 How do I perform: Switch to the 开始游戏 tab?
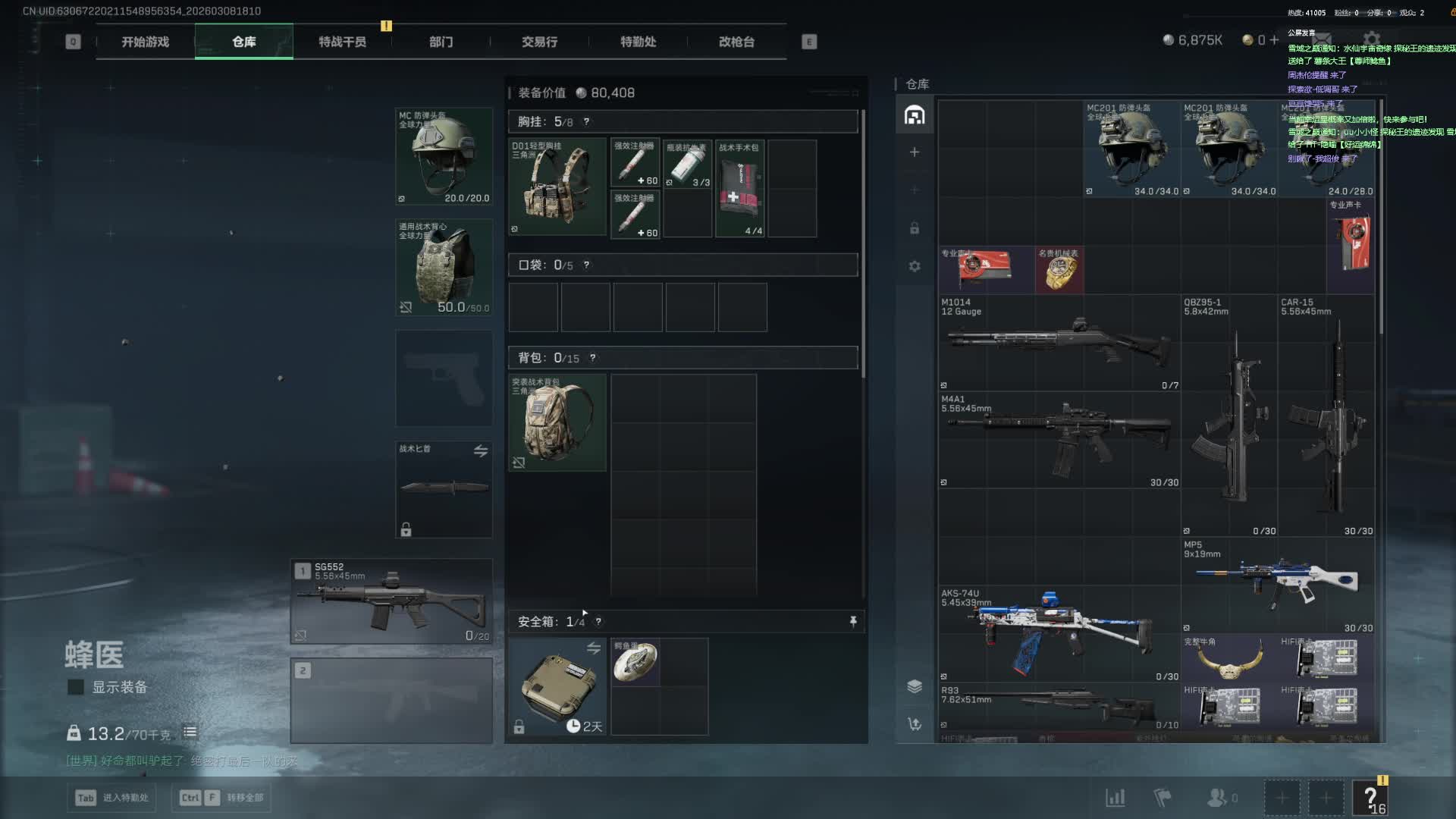(x=145, y=42)
